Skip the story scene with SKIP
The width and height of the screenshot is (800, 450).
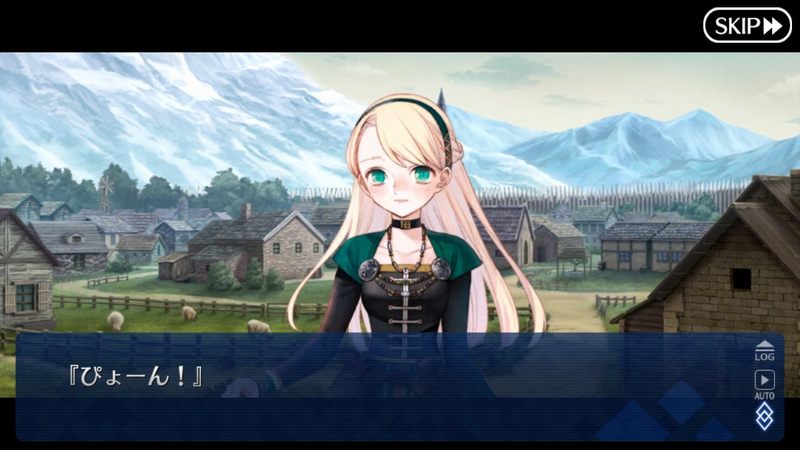(747, 25)
